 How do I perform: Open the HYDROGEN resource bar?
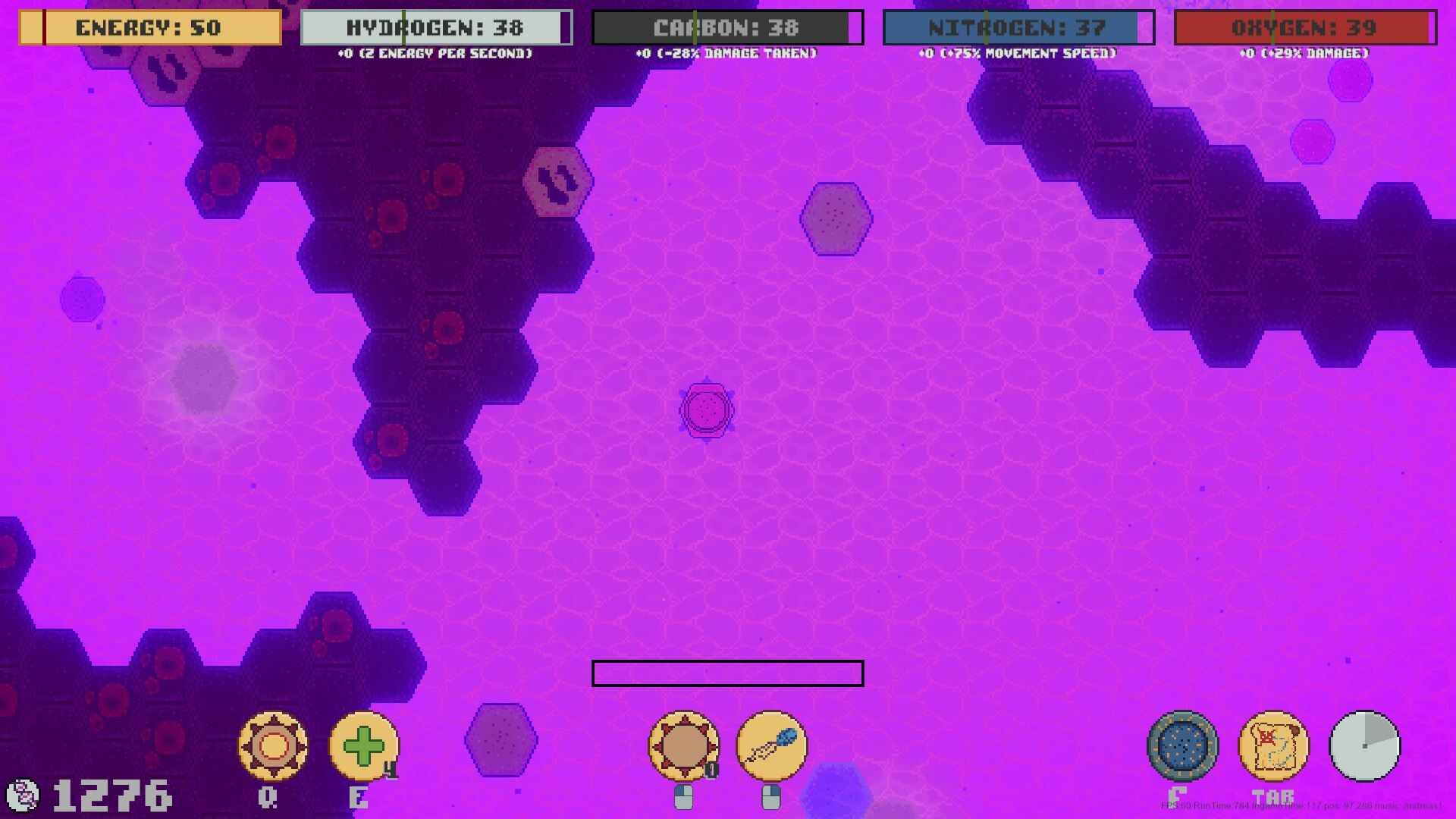(x=434, y=26)
